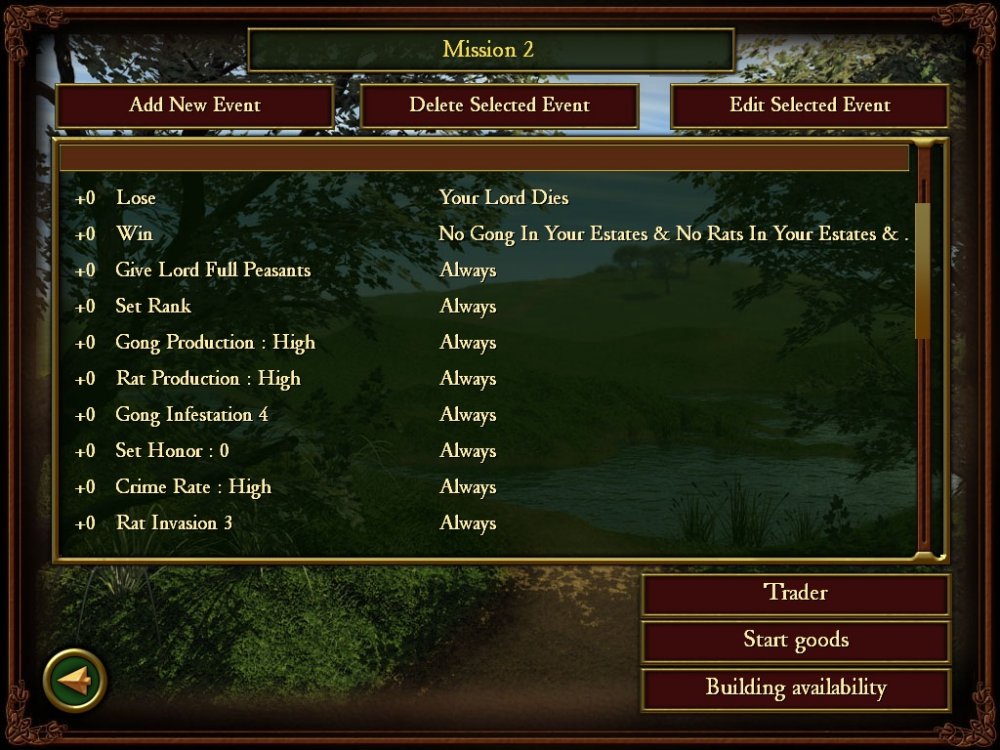Click the Add New Event button
The height and width of the screenshot is (750, 1000).
194,106
